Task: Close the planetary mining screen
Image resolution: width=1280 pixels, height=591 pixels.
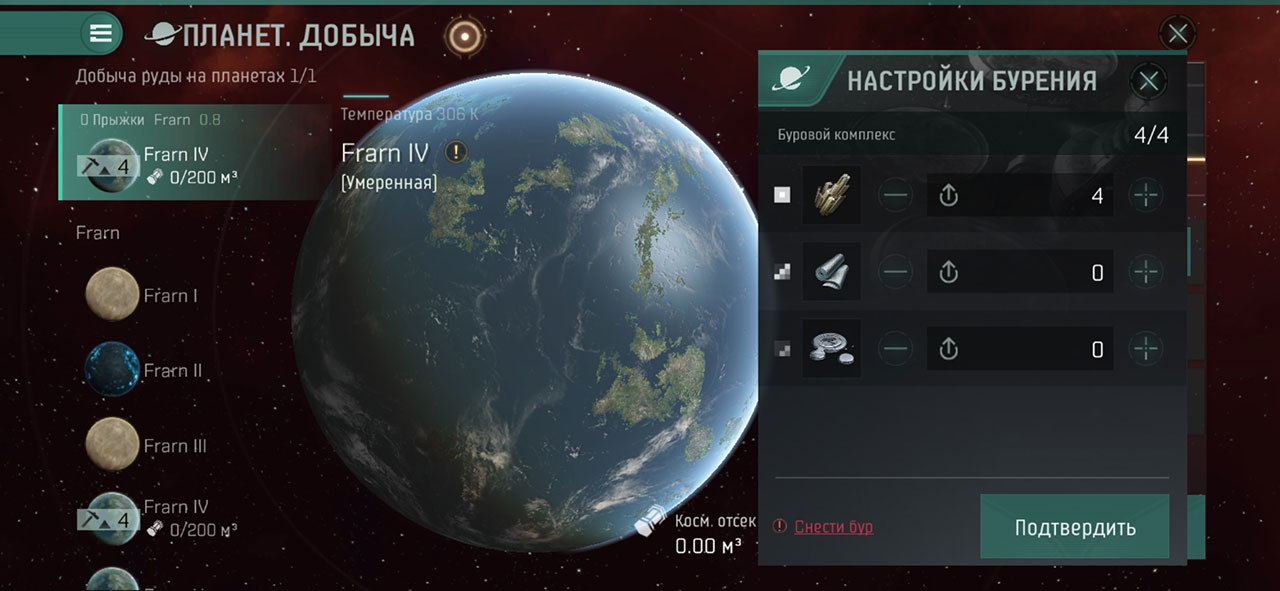Action: click(x=1178, y=34)
